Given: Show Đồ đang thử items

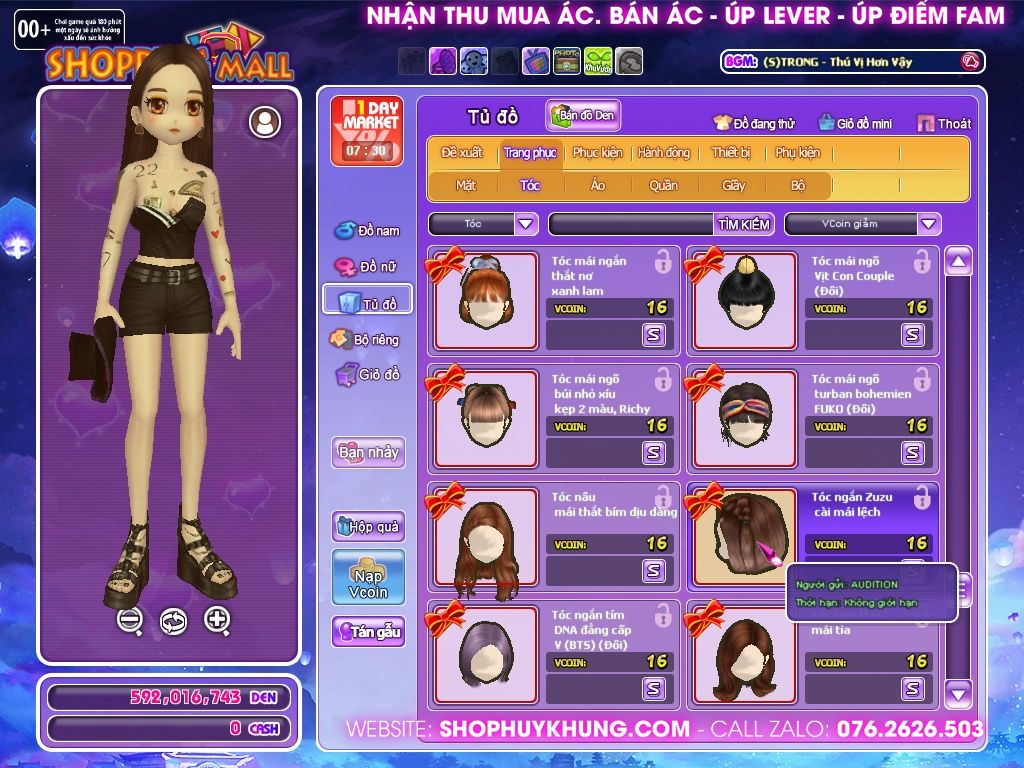Looking at the screenshot, I should click(x=754, y=124).
